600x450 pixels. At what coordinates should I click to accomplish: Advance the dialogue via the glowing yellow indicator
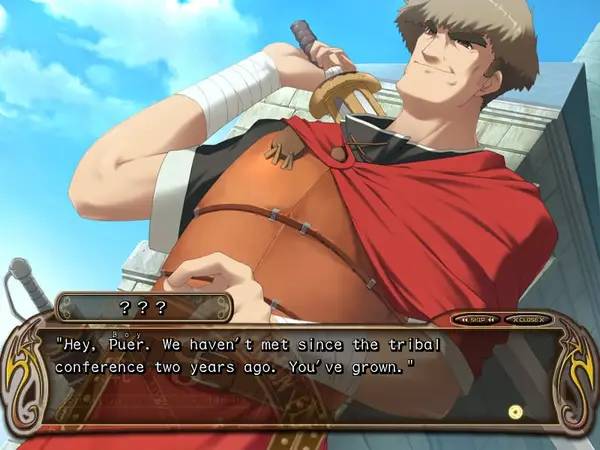coord(515,411)
